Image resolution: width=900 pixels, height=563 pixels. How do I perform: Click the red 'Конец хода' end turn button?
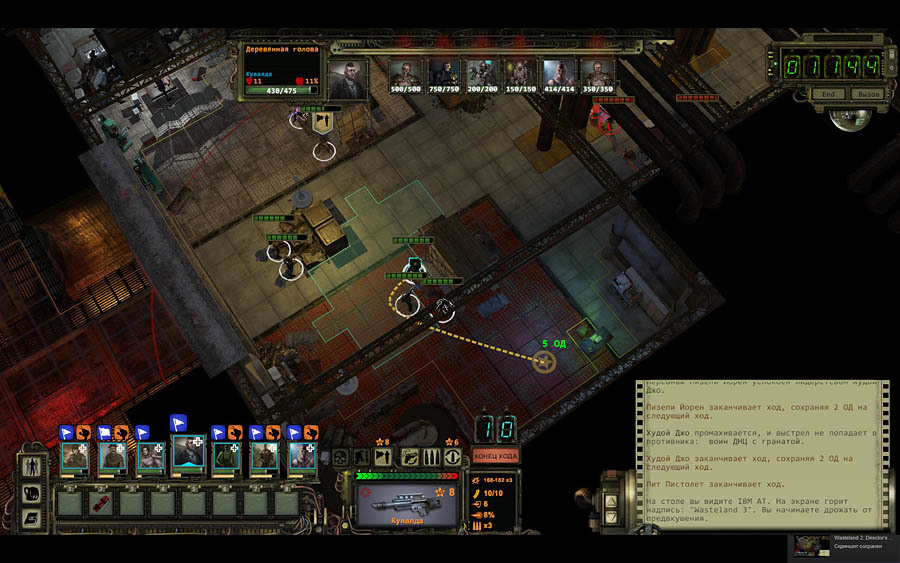495,456
